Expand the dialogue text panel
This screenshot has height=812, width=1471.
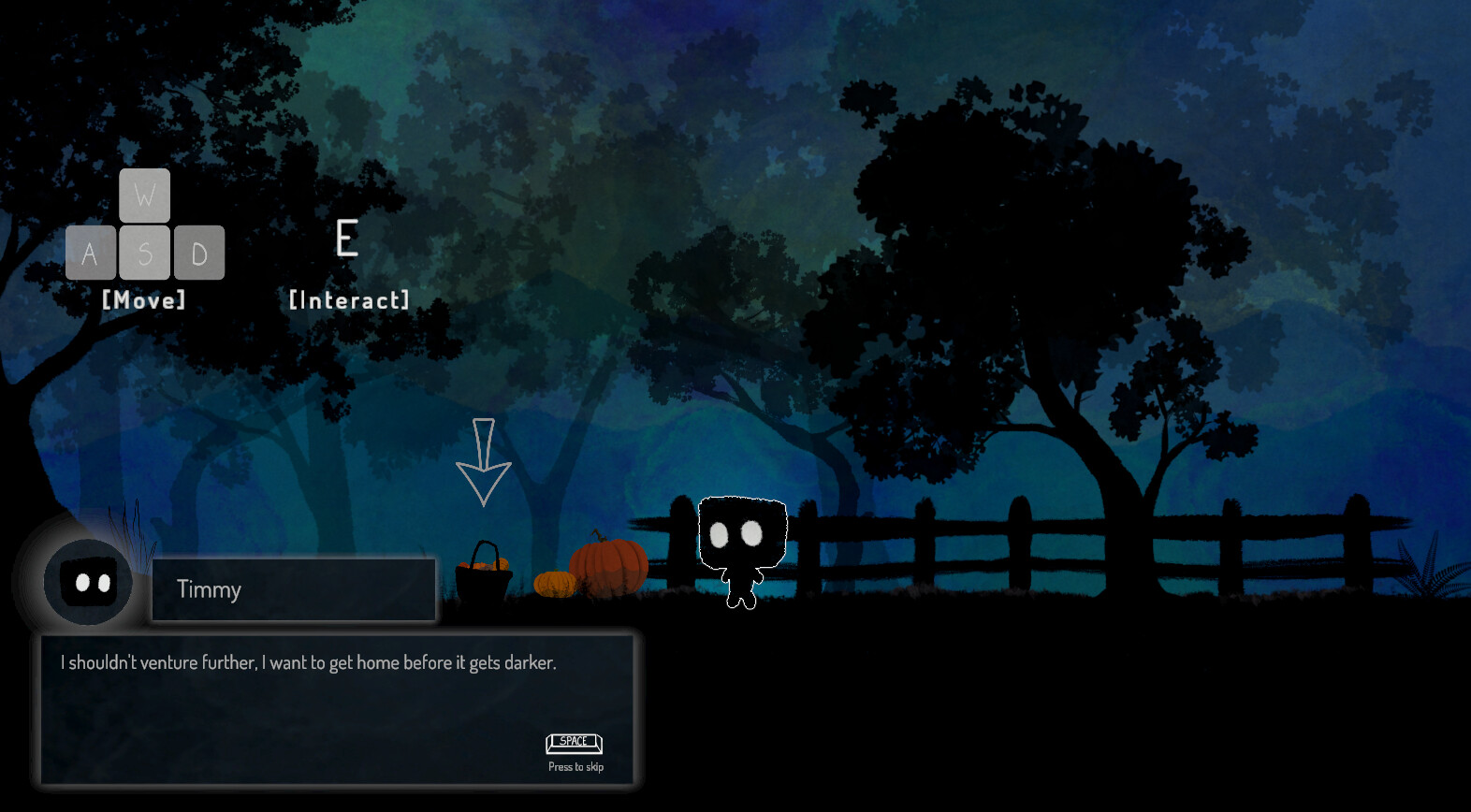point(339,711)
